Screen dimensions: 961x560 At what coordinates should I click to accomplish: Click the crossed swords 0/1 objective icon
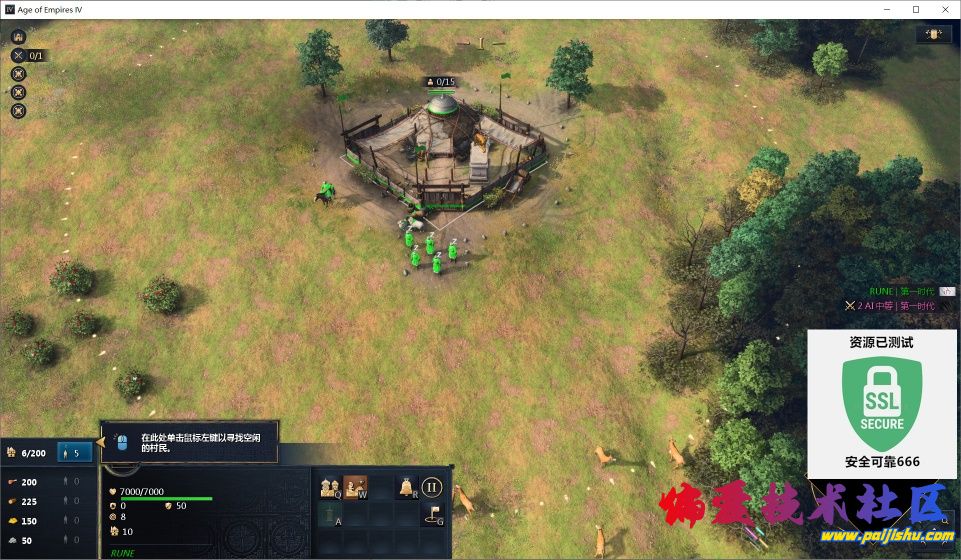[18, 55]
